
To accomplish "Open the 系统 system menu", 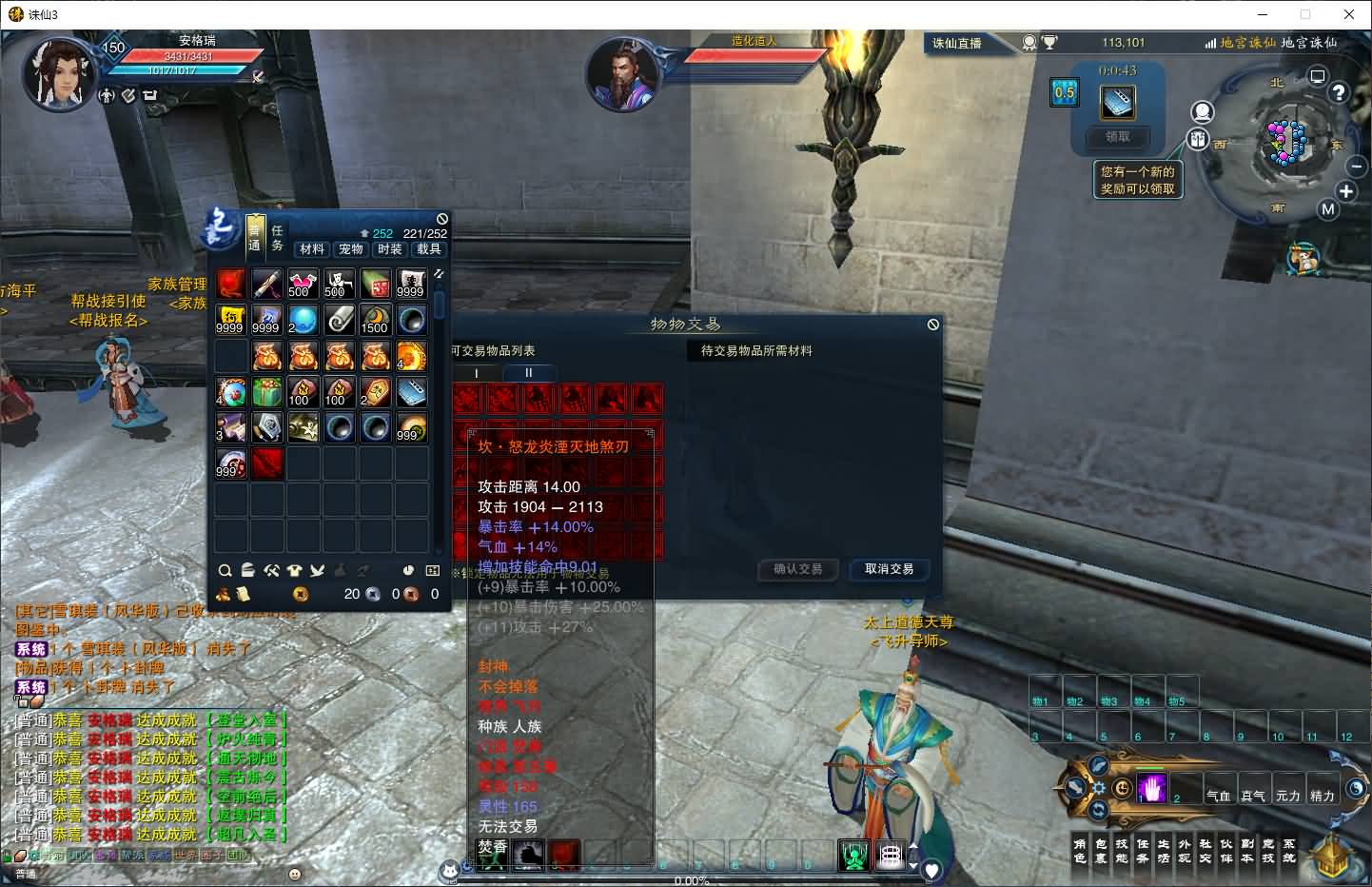I will (x=1289, y=851).
